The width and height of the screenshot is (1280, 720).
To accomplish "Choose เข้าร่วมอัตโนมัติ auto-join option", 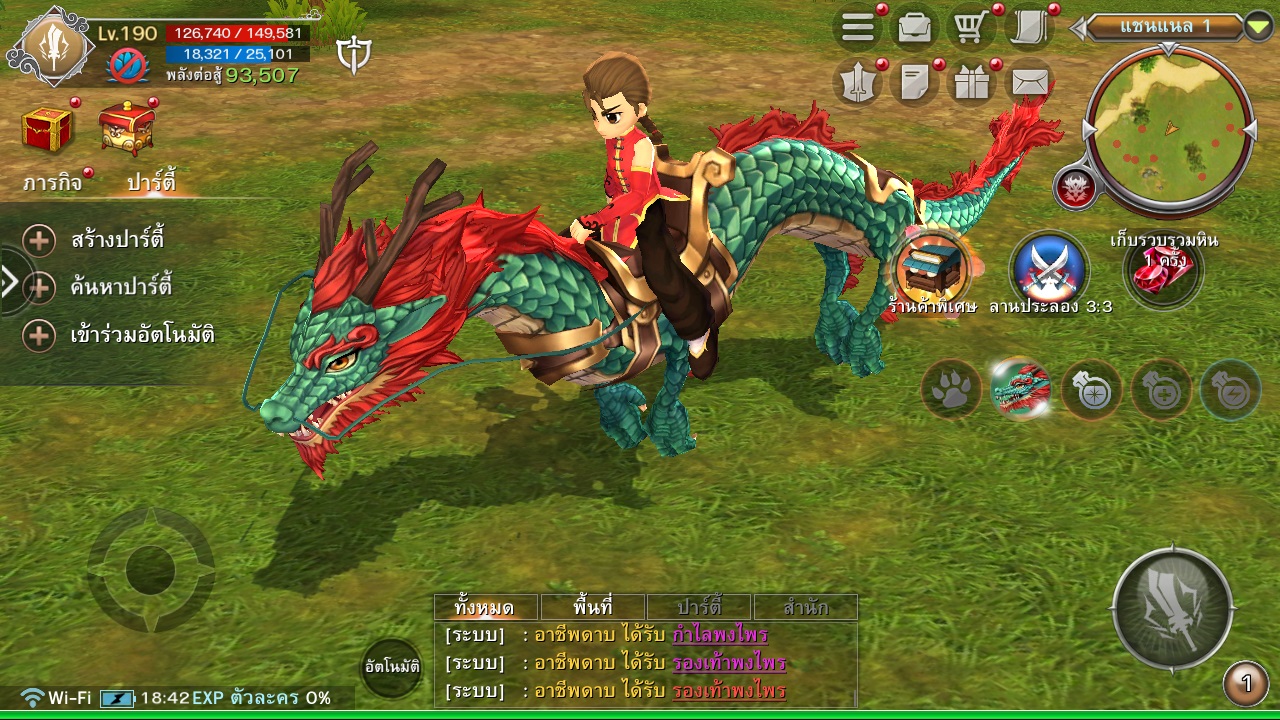I will [x=142, y=334].
